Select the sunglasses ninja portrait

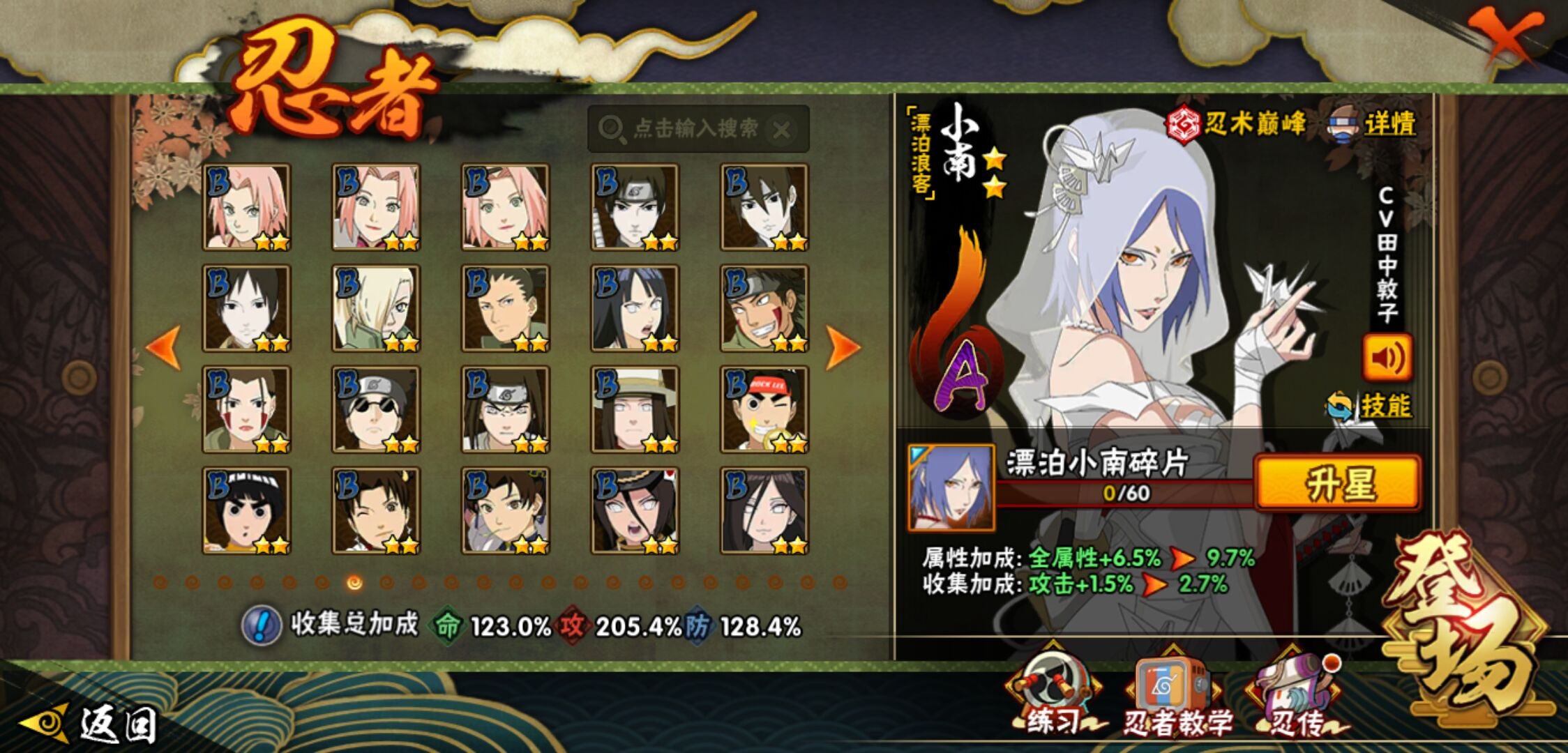pos(376,410)
